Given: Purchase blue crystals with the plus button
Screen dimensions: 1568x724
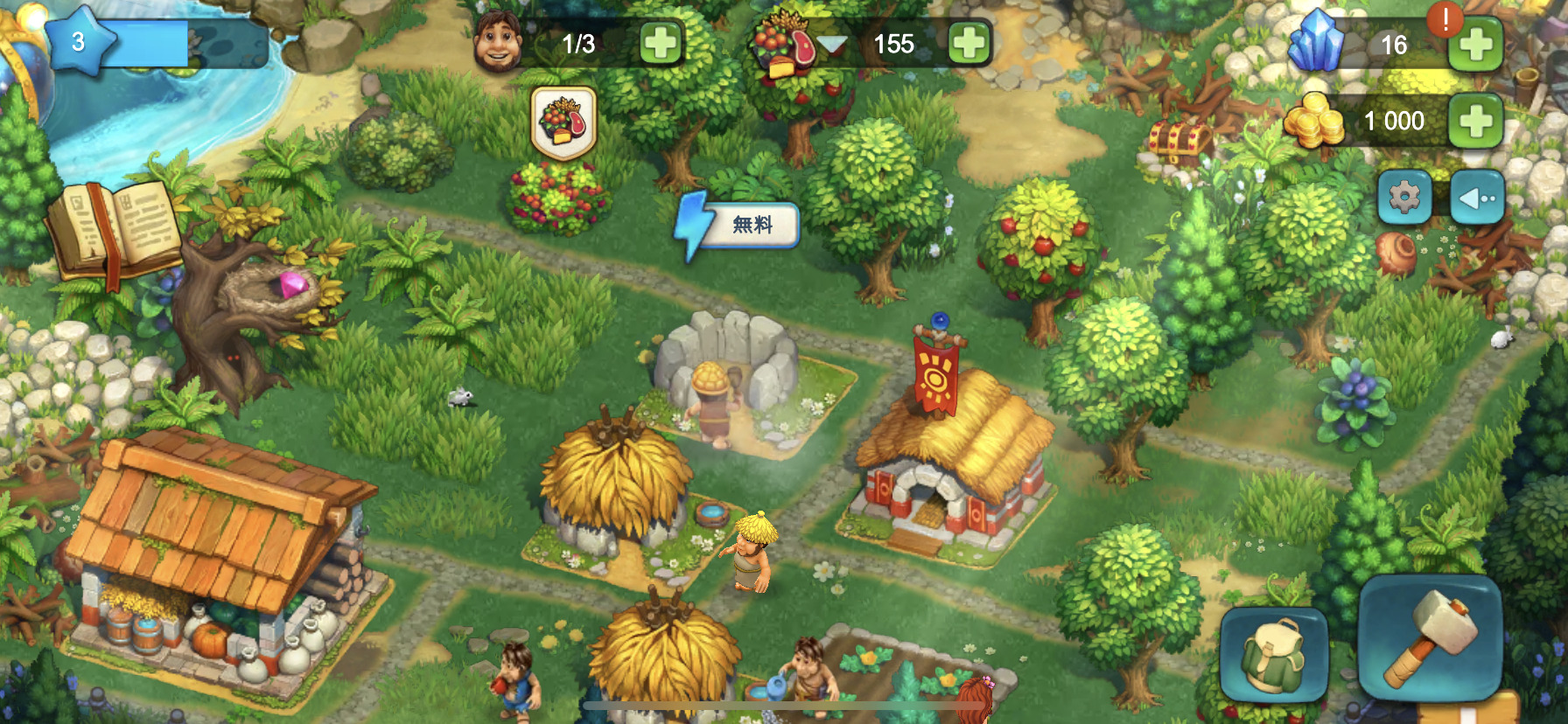Looking at the screenshot, I should [x=1476, y=44].
